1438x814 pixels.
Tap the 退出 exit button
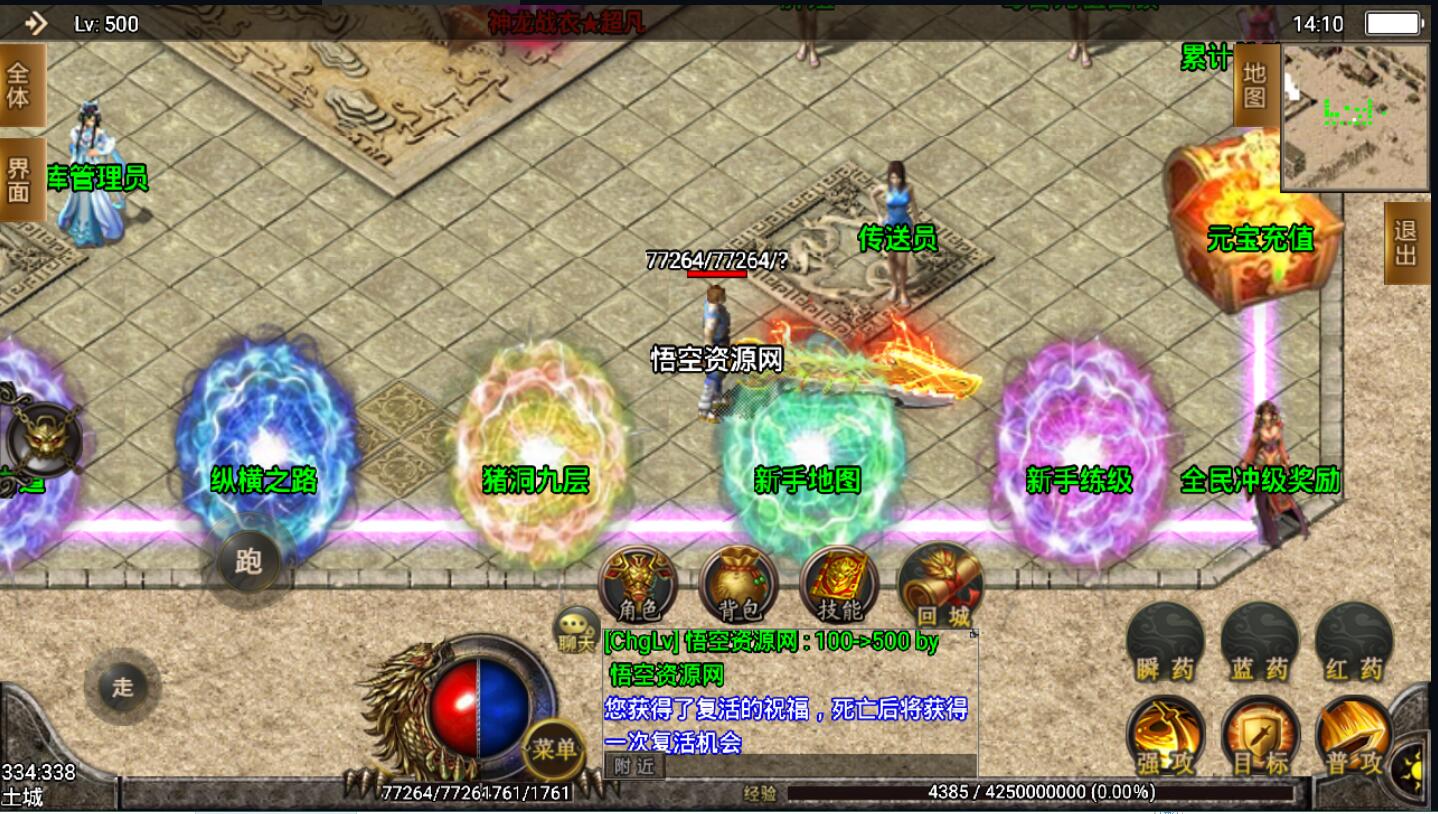click(x=1405, y=243)
